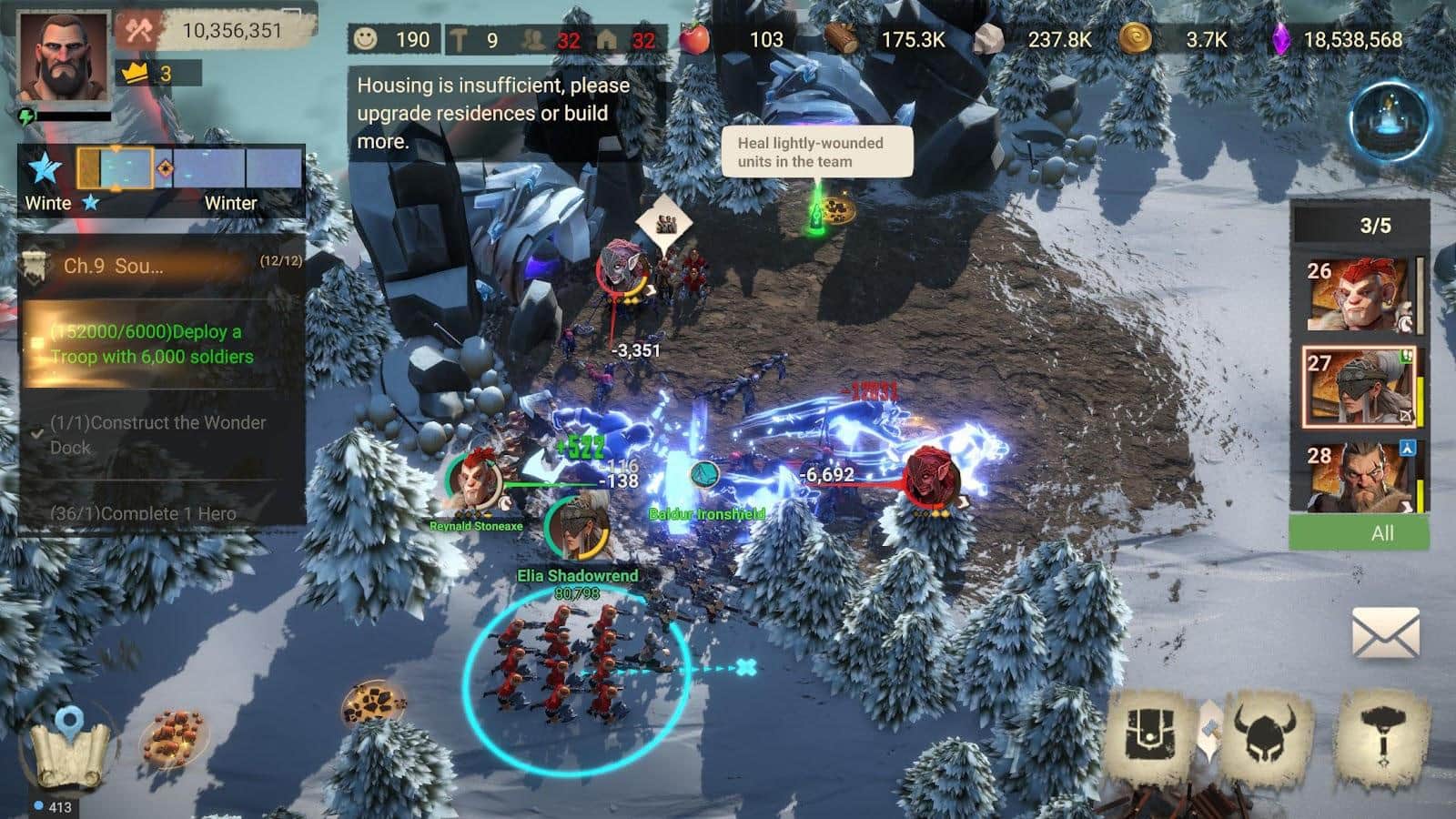
Task: Open the mail envelope
Action: 1385,633
